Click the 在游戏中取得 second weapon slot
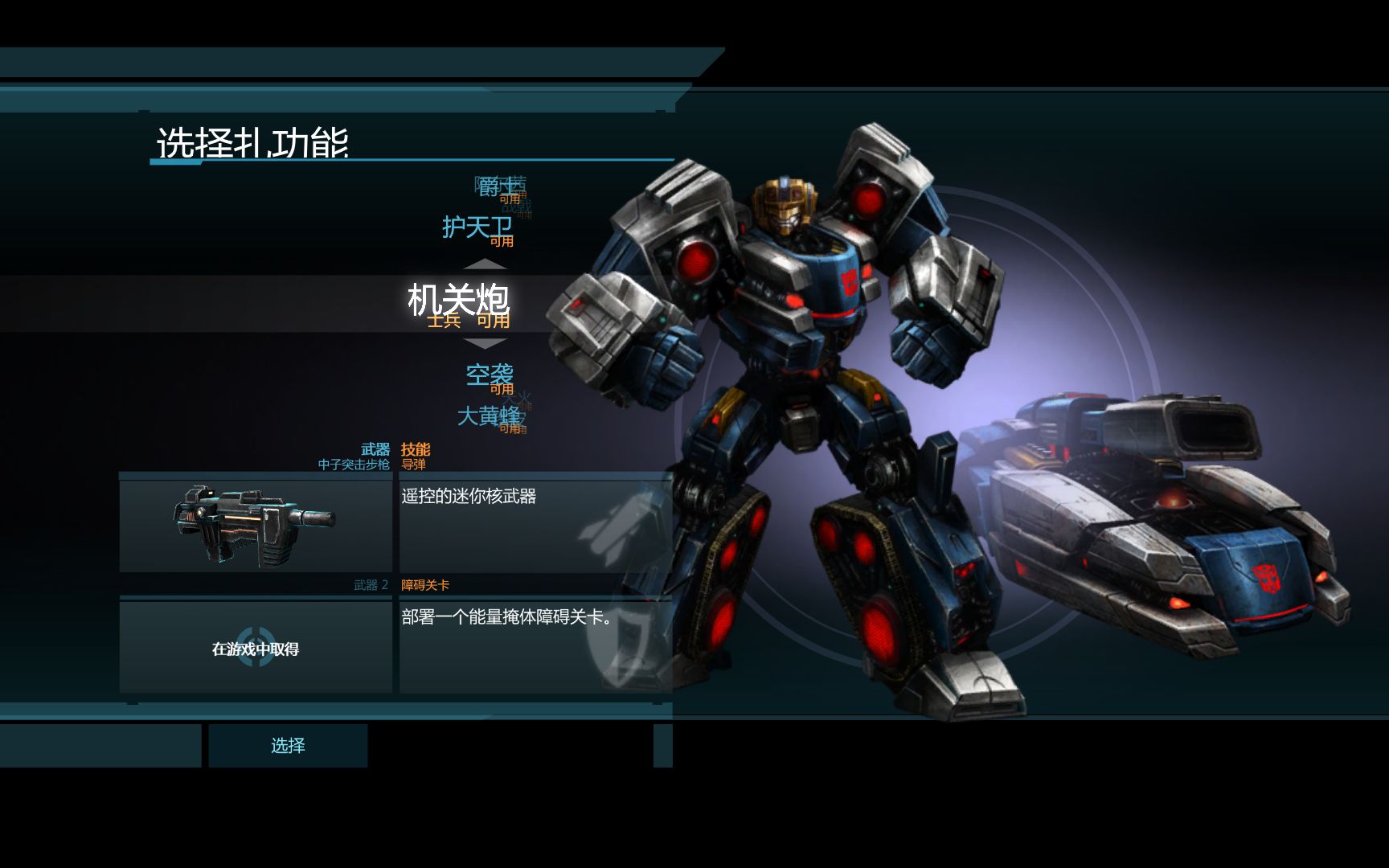The image size is (1389, 868). (x=256, y=648)
